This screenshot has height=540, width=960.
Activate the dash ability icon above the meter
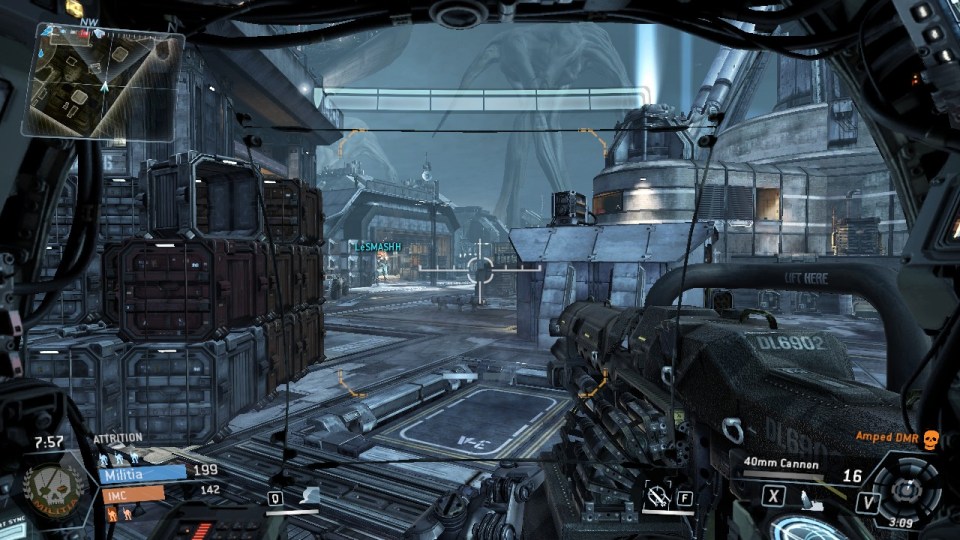pyautogui.click(x=310, y=494)
